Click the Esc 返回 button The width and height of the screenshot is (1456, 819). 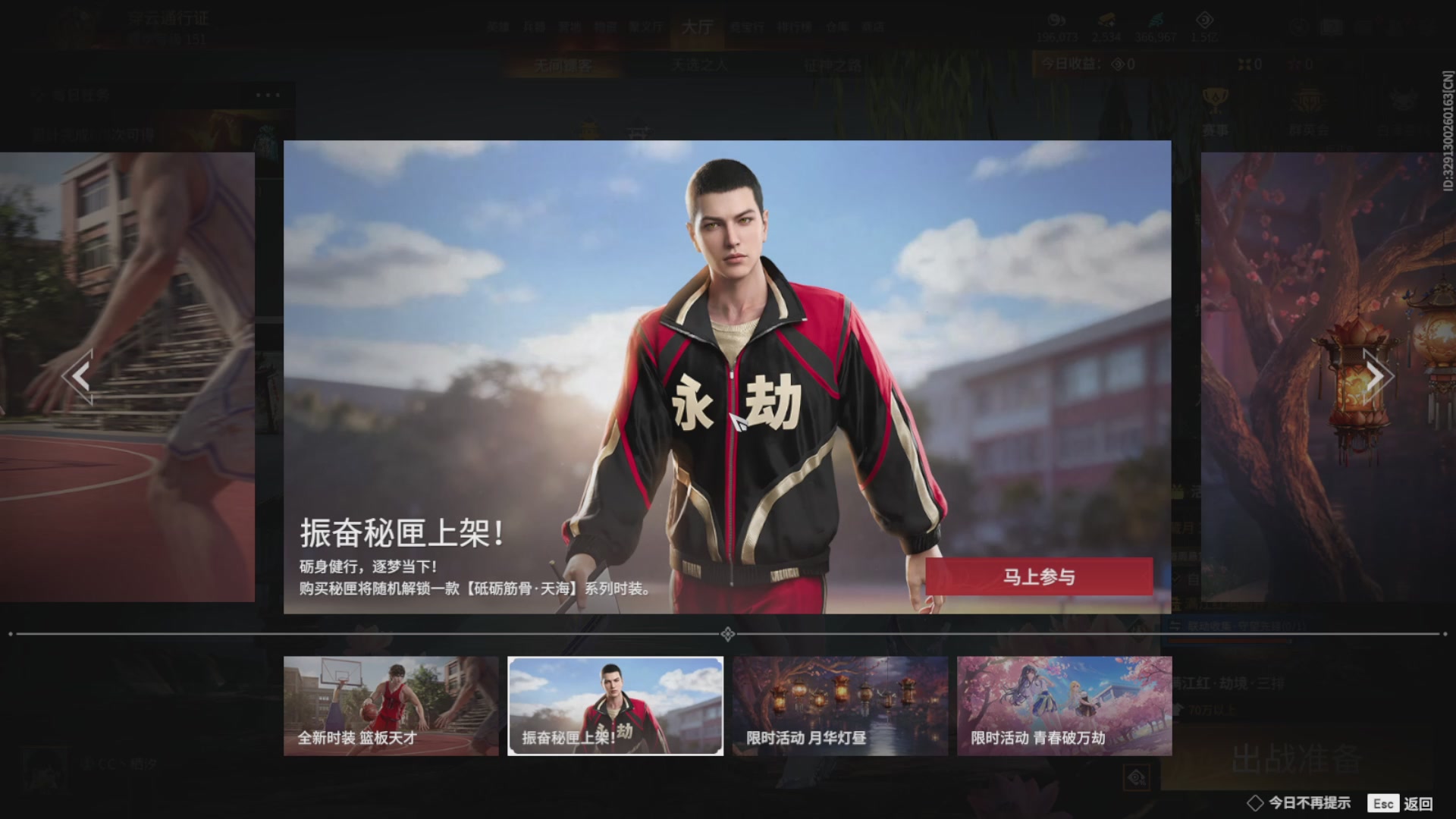tap(1404, 802)
